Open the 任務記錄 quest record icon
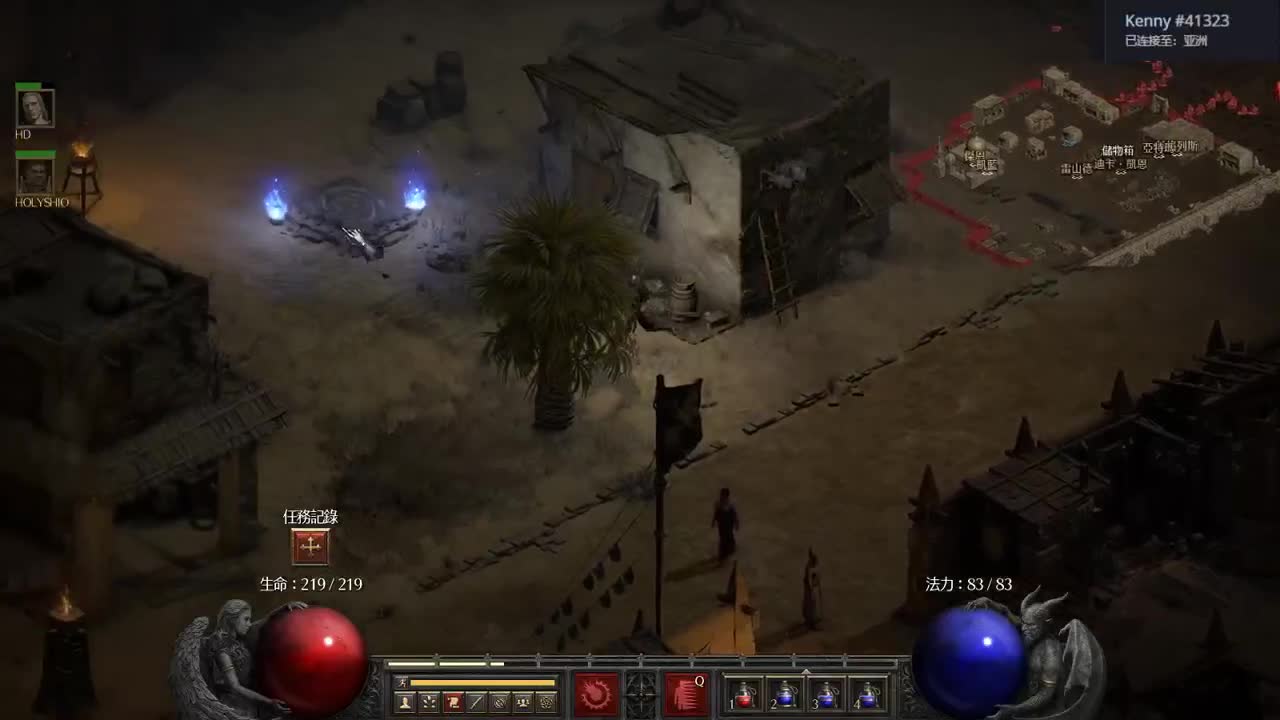 (x=310, y=546)
